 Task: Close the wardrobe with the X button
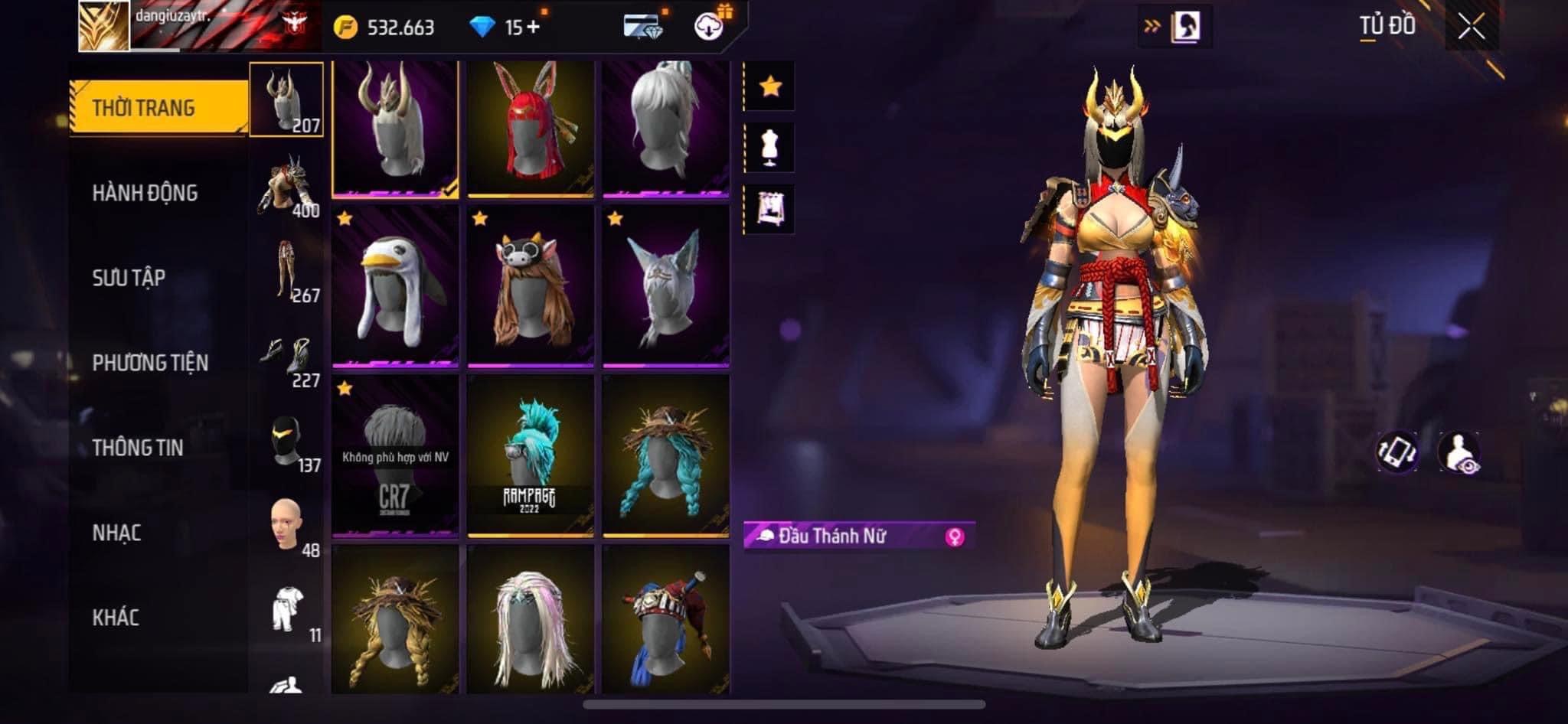1471,28
